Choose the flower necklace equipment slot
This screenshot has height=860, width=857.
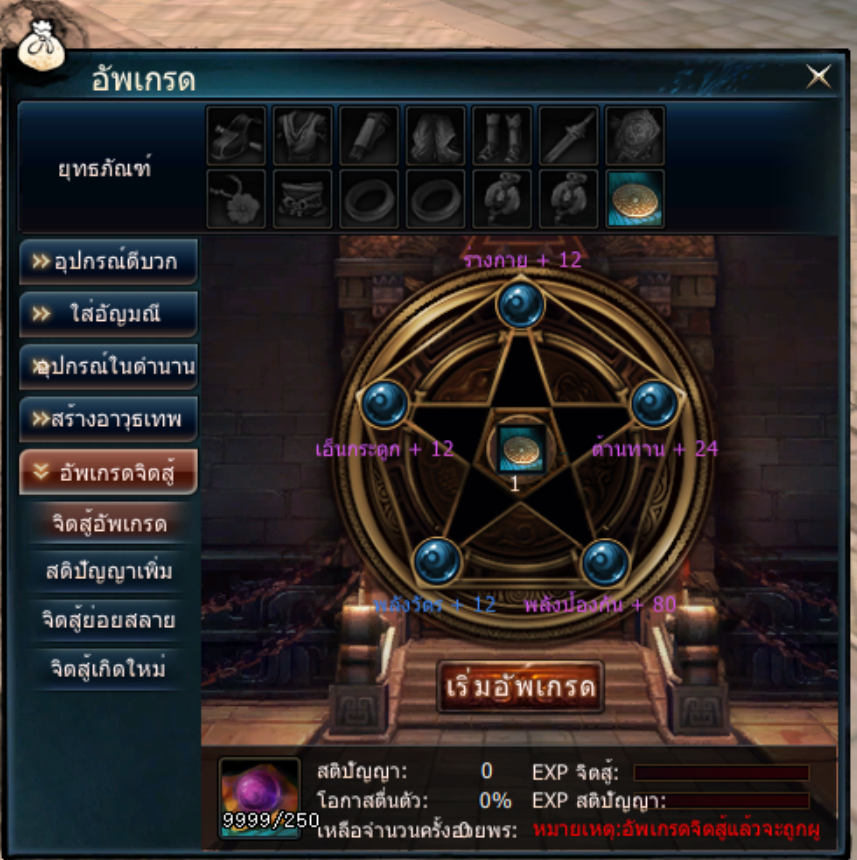click(x=236, y=198)
